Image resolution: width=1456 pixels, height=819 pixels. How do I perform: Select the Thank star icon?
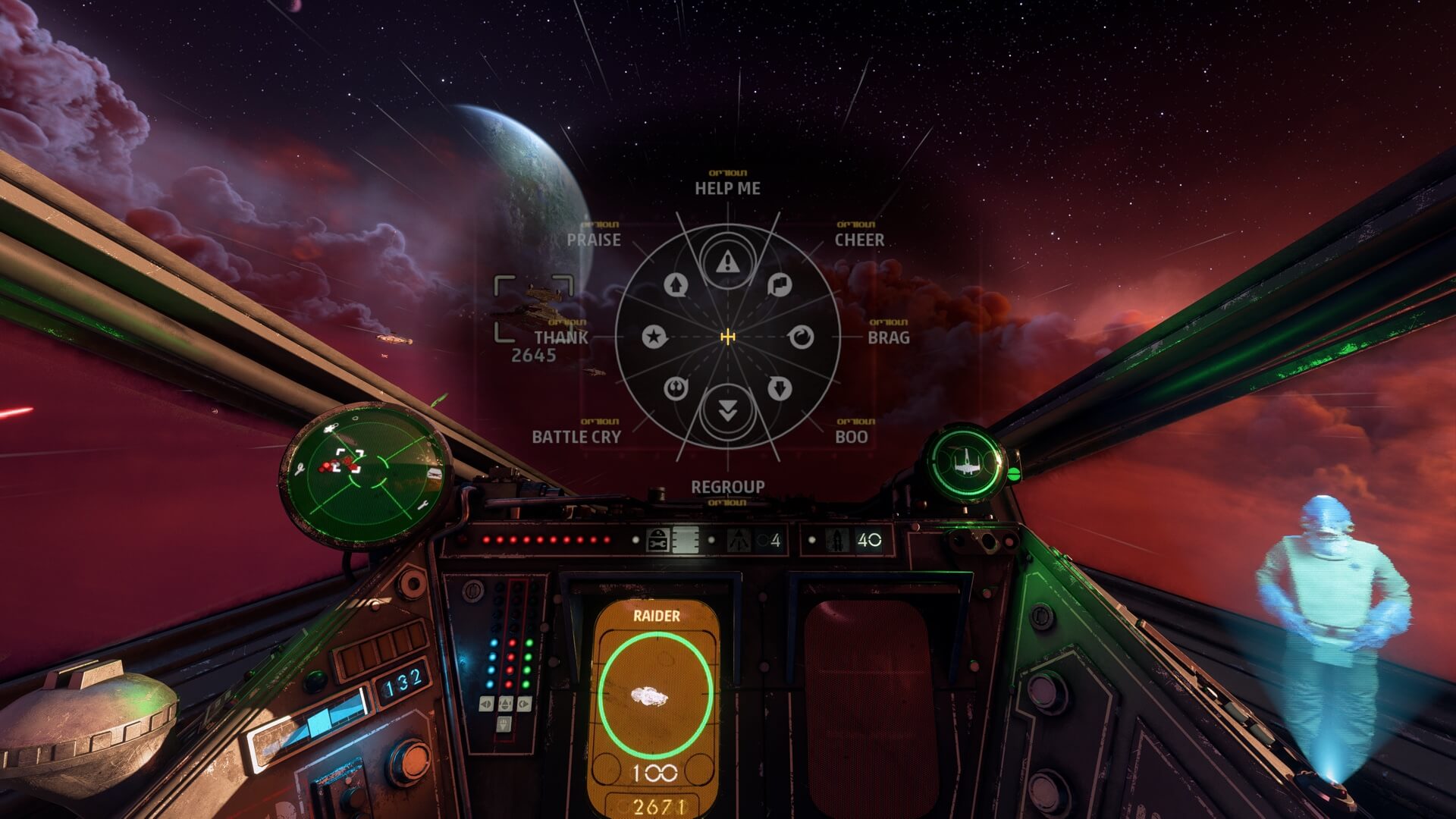(654, 337)
